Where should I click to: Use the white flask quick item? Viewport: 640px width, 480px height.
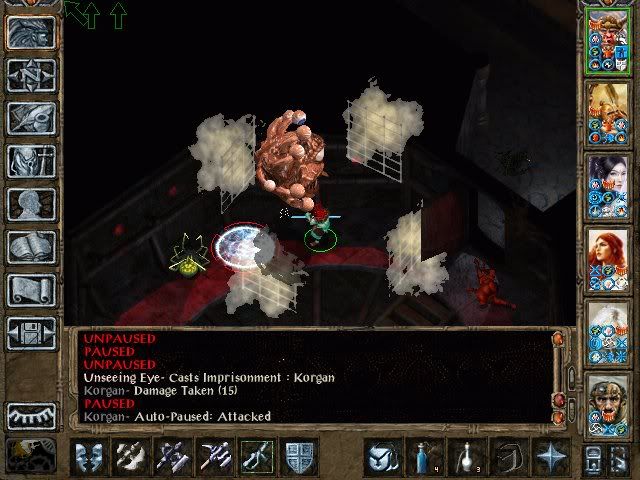click(x=464, y=456)
